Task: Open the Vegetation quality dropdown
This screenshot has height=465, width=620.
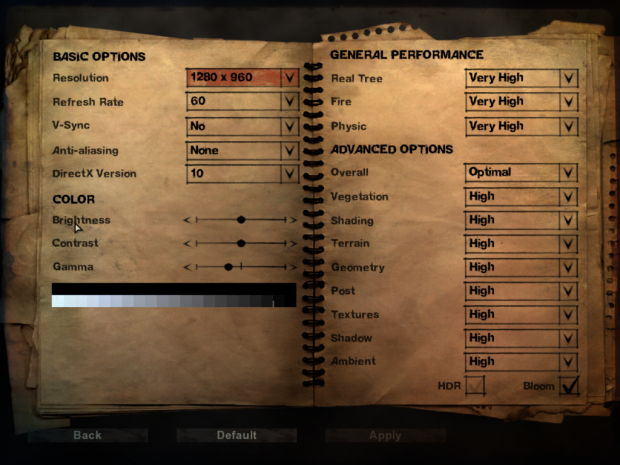Action: tap(521, 196)
